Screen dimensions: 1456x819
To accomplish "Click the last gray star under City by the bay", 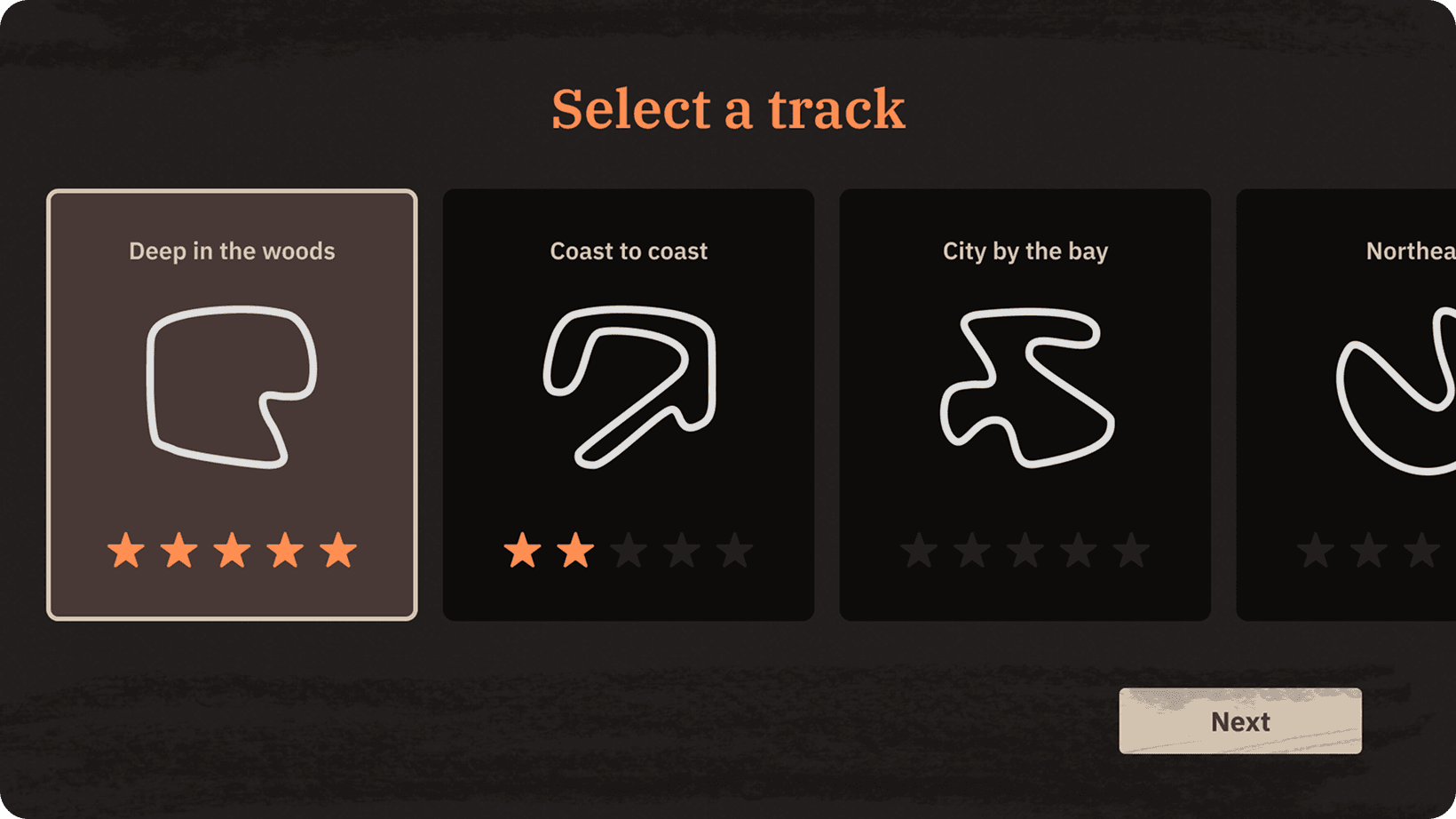I will point(1131,551).
